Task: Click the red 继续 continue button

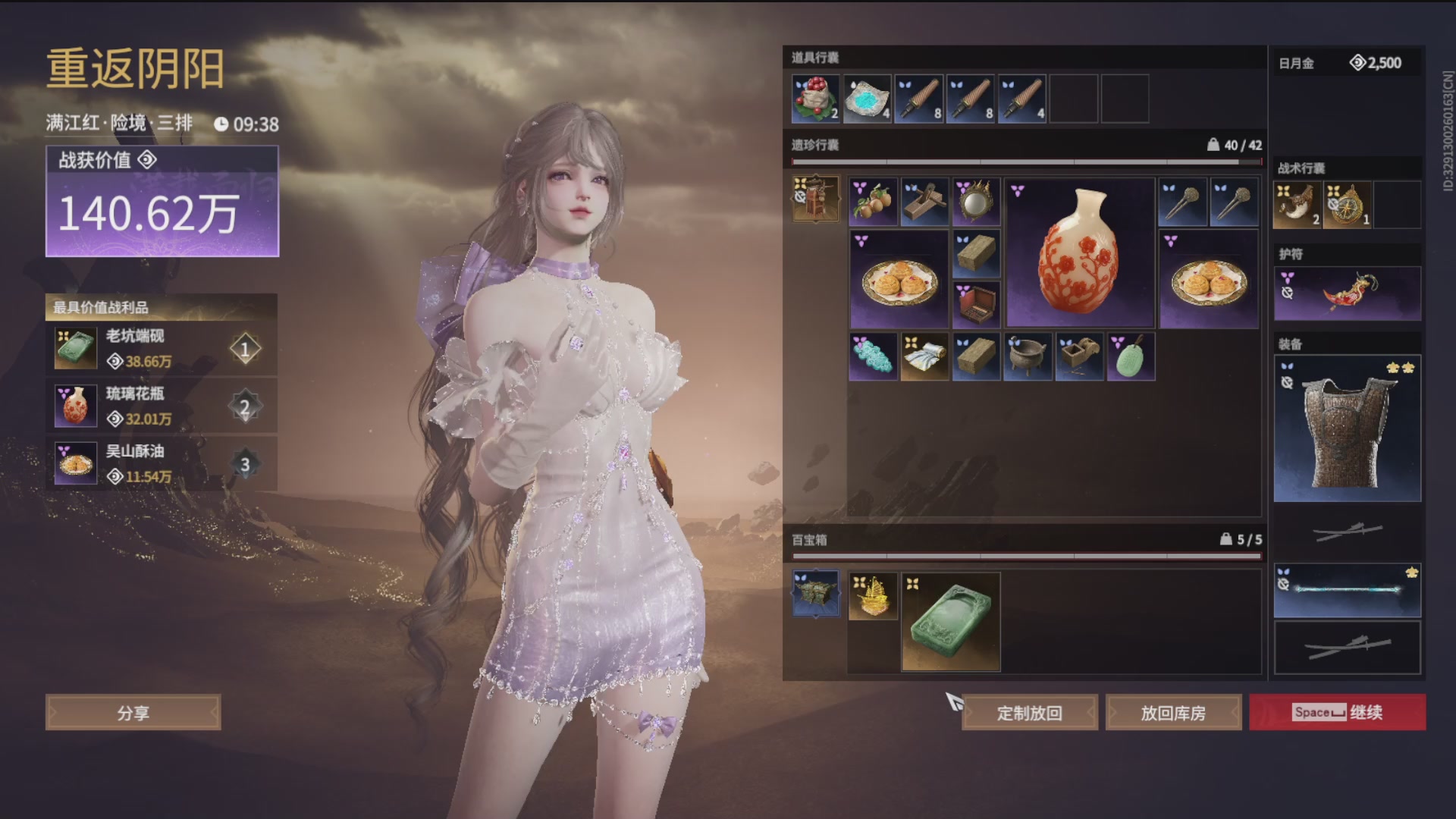Action: click(1338, 712)
